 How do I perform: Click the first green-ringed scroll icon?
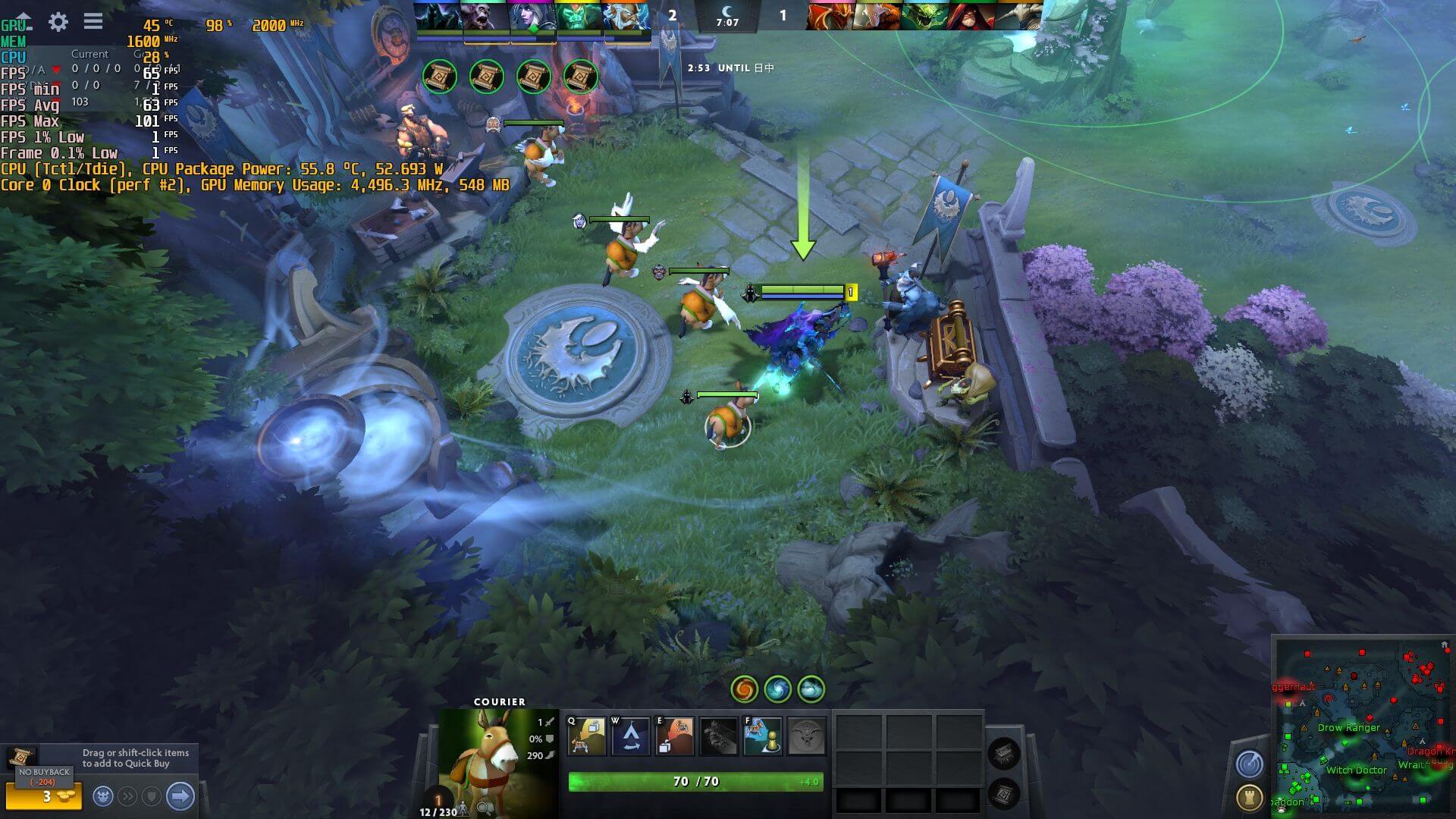click(x=440, y=77)
